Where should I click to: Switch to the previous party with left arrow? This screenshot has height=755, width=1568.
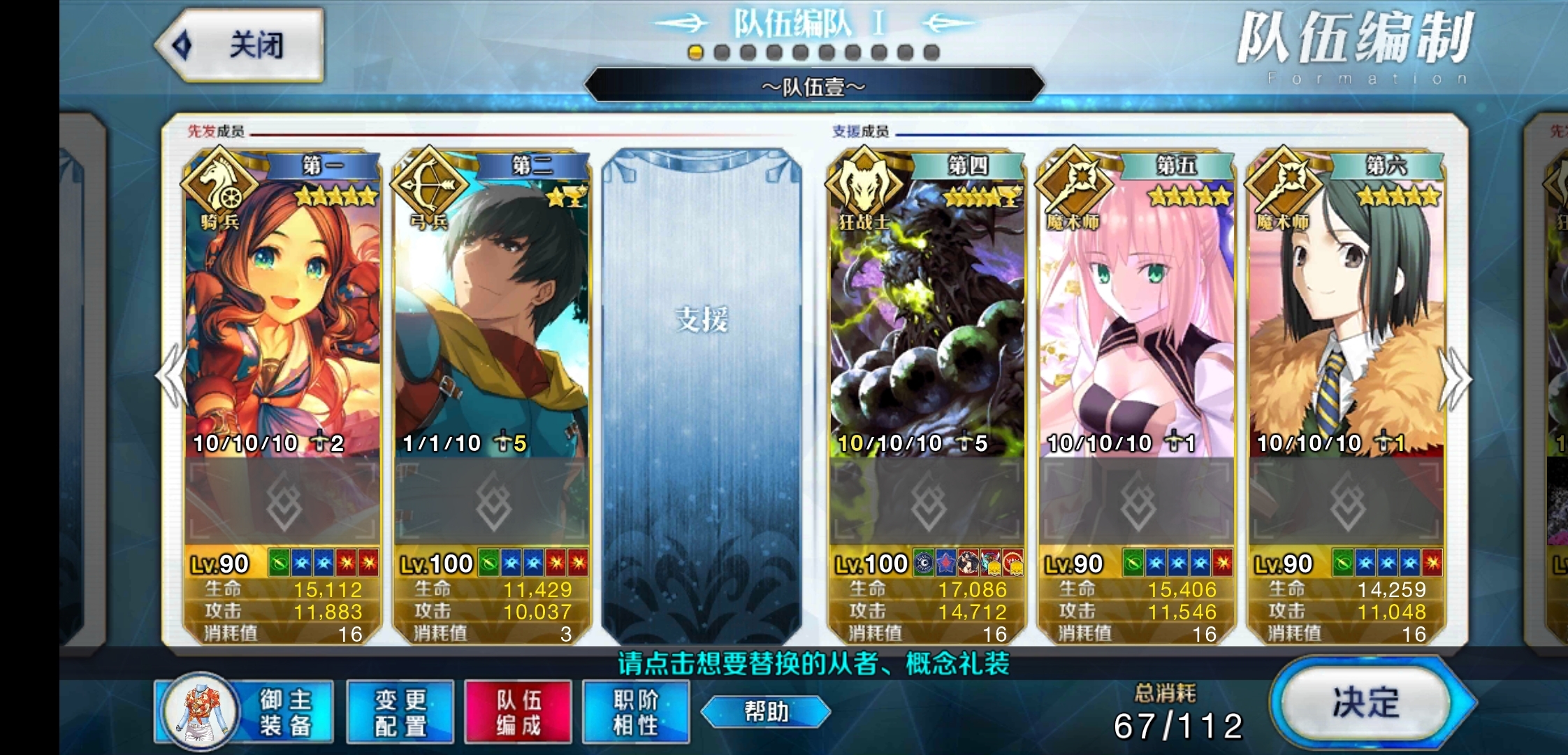172,376
